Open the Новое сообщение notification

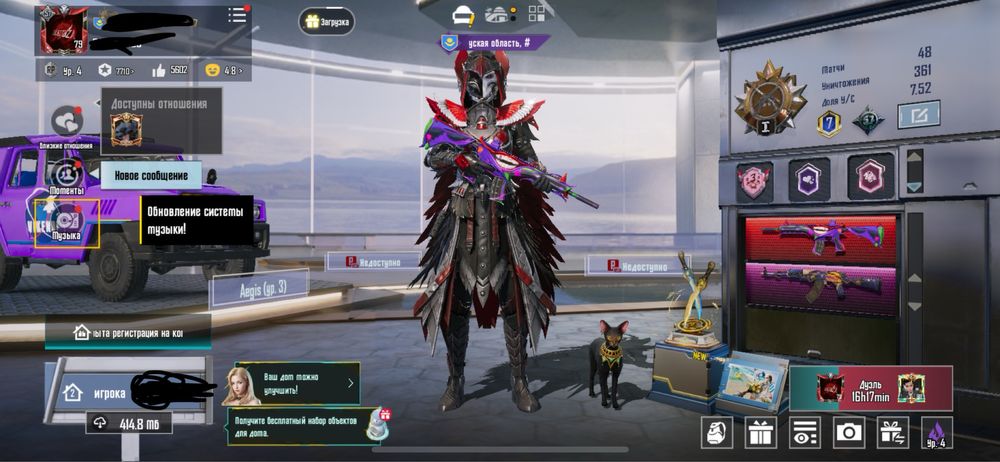coord(151,175)
